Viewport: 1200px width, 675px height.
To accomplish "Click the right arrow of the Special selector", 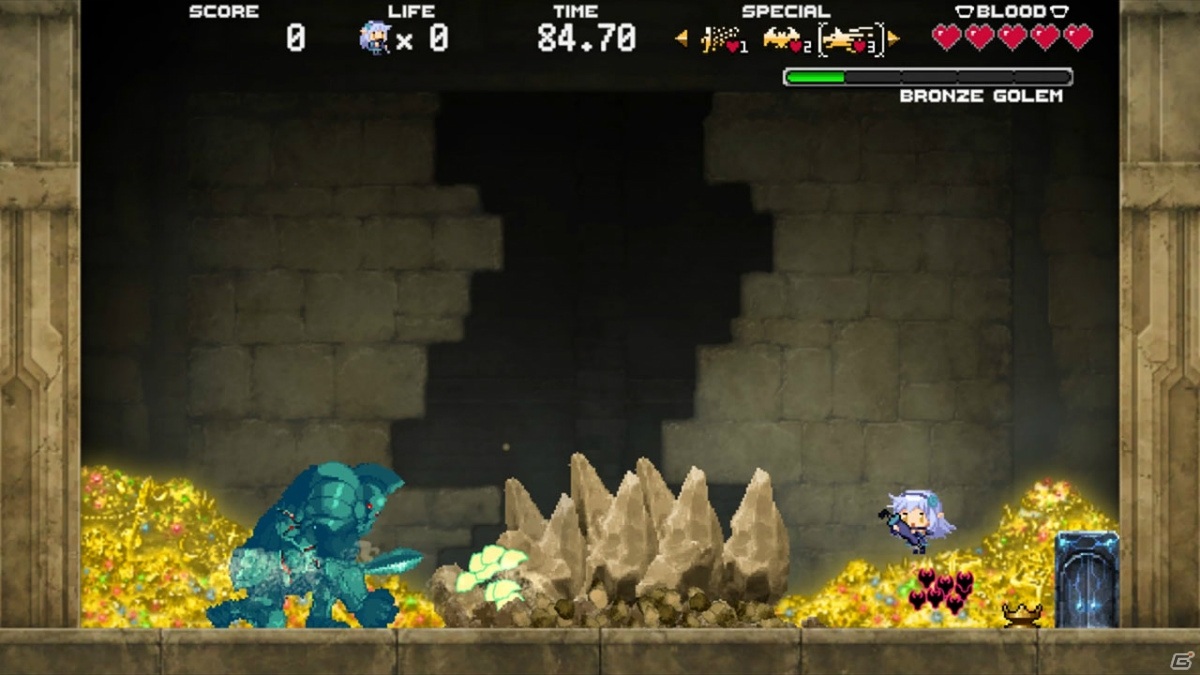I will point(893,39).
